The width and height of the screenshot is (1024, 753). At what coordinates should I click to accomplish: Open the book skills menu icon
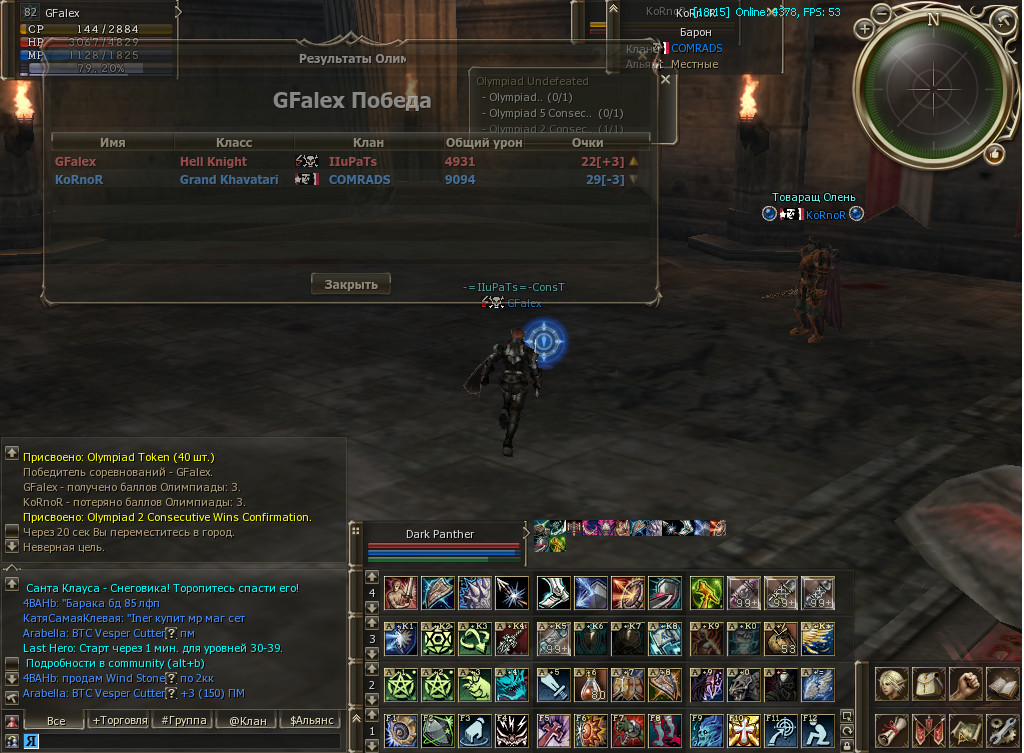pyautogui.click(x=1002, y=685)
